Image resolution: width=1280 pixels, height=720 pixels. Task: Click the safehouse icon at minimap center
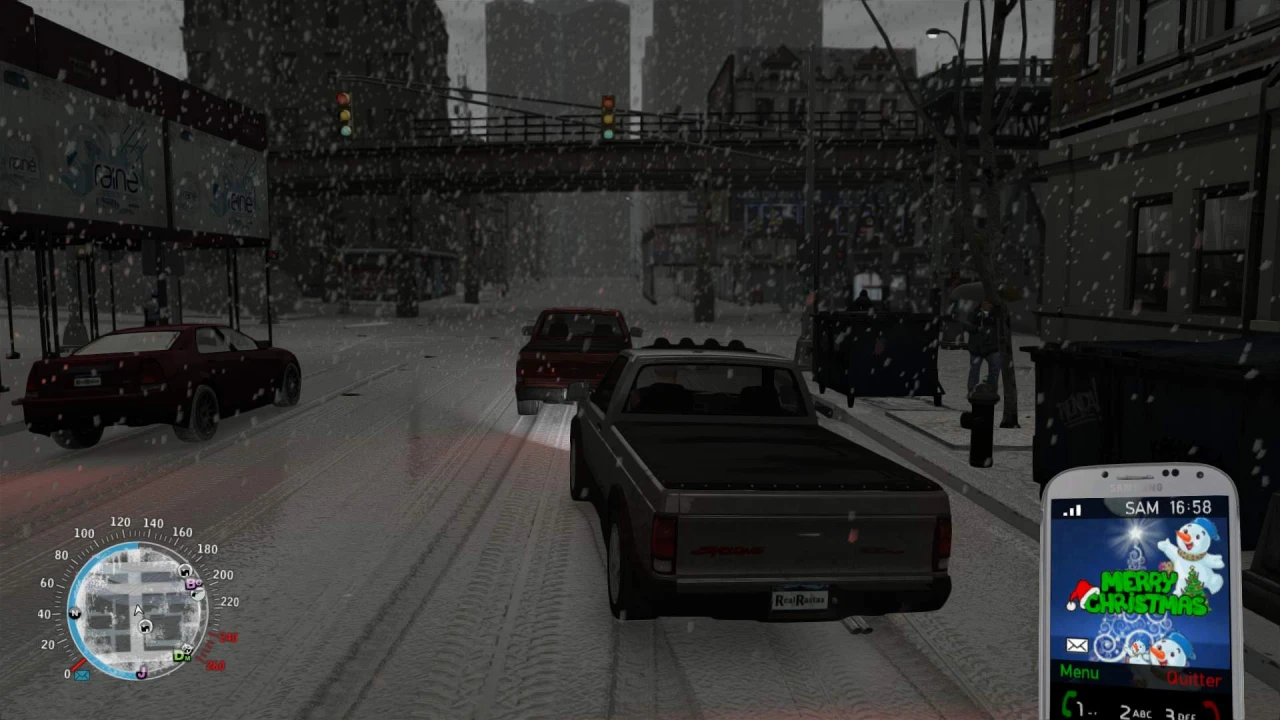click(x=145, y=627)
